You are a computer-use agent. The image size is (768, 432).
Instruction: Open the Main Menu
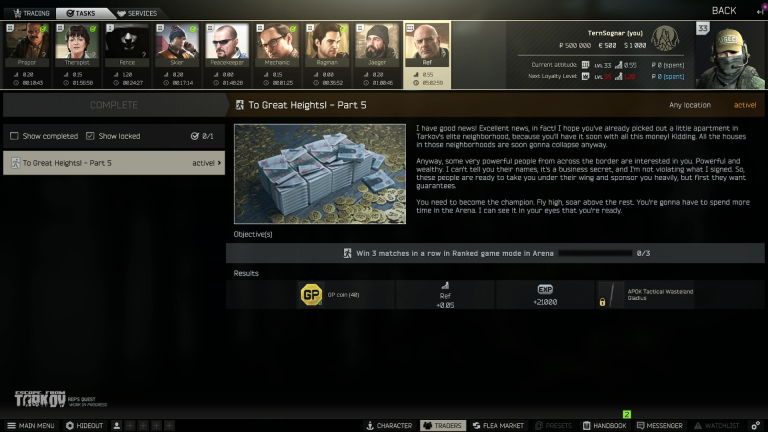(30, 425)
